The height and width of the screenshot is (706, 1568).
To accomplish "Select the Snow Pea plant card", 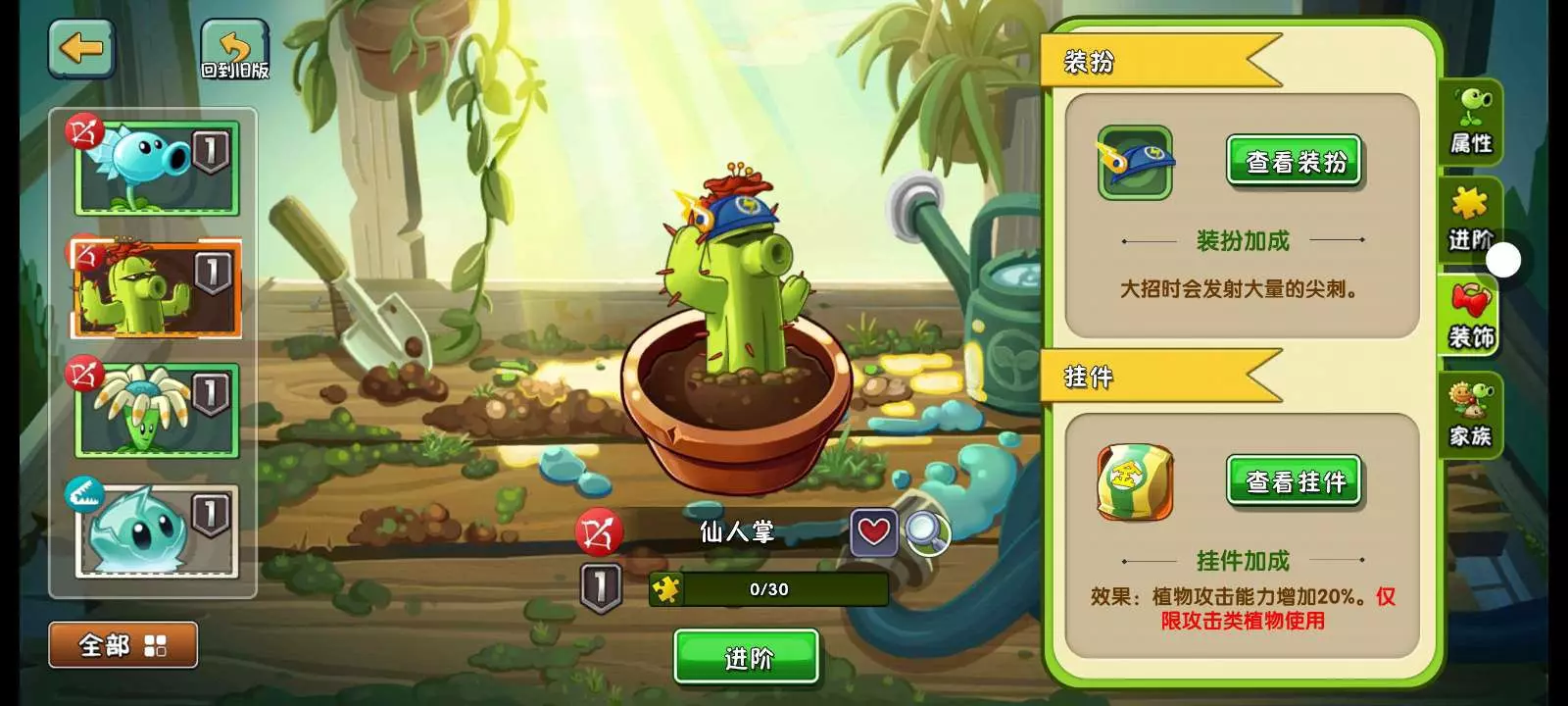I will [x=157, y=168].
